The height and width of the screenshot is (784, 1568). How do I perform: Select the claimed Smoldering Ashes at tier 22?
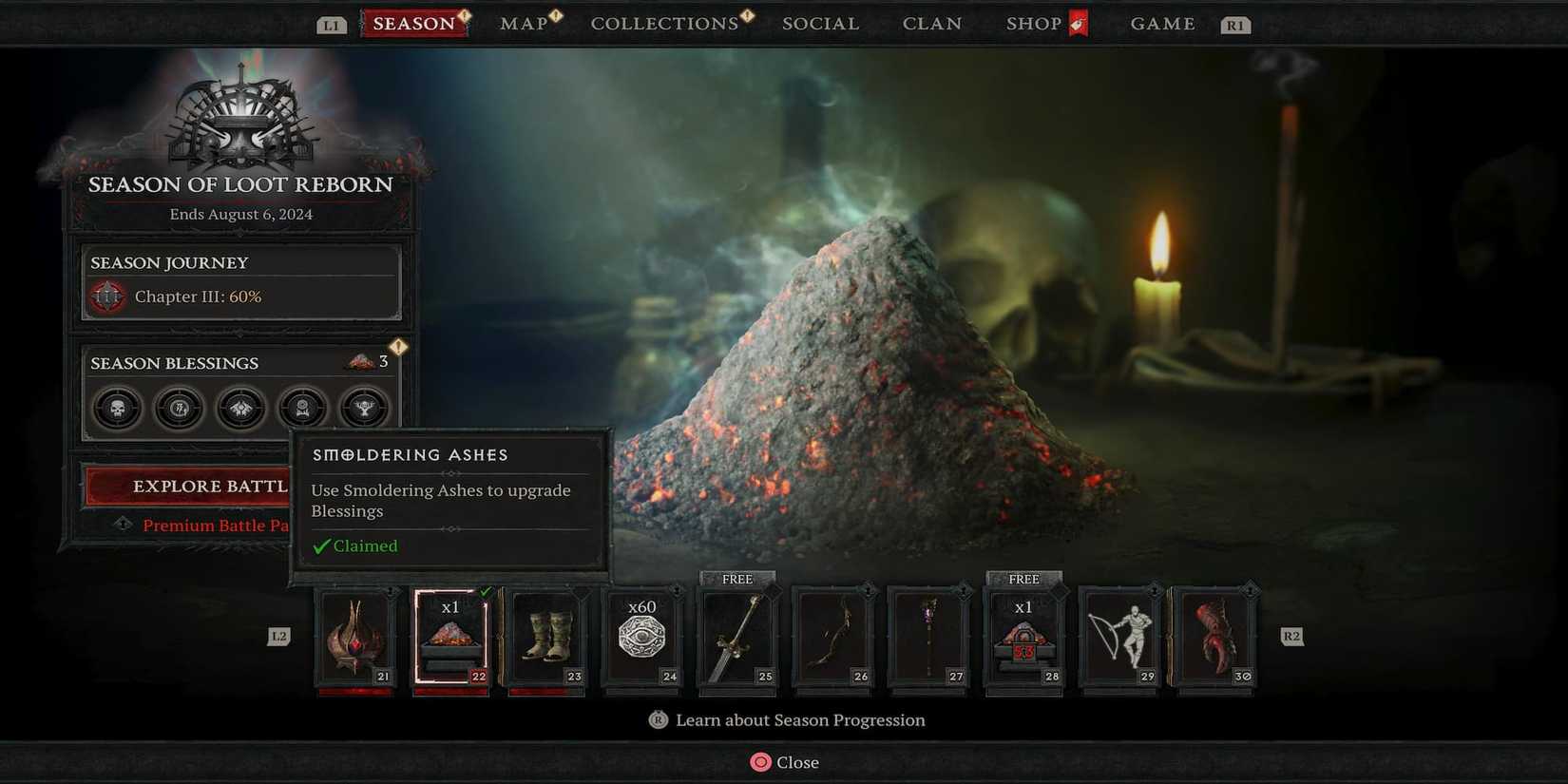[449, 635]
